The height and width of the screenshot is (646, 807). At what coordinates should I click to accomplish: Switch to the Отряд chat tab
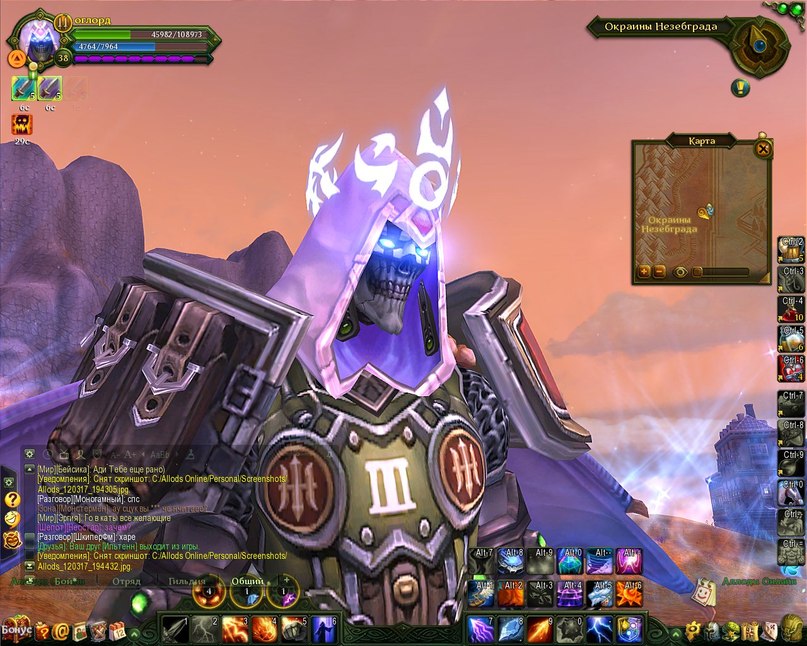click(126, 581)
